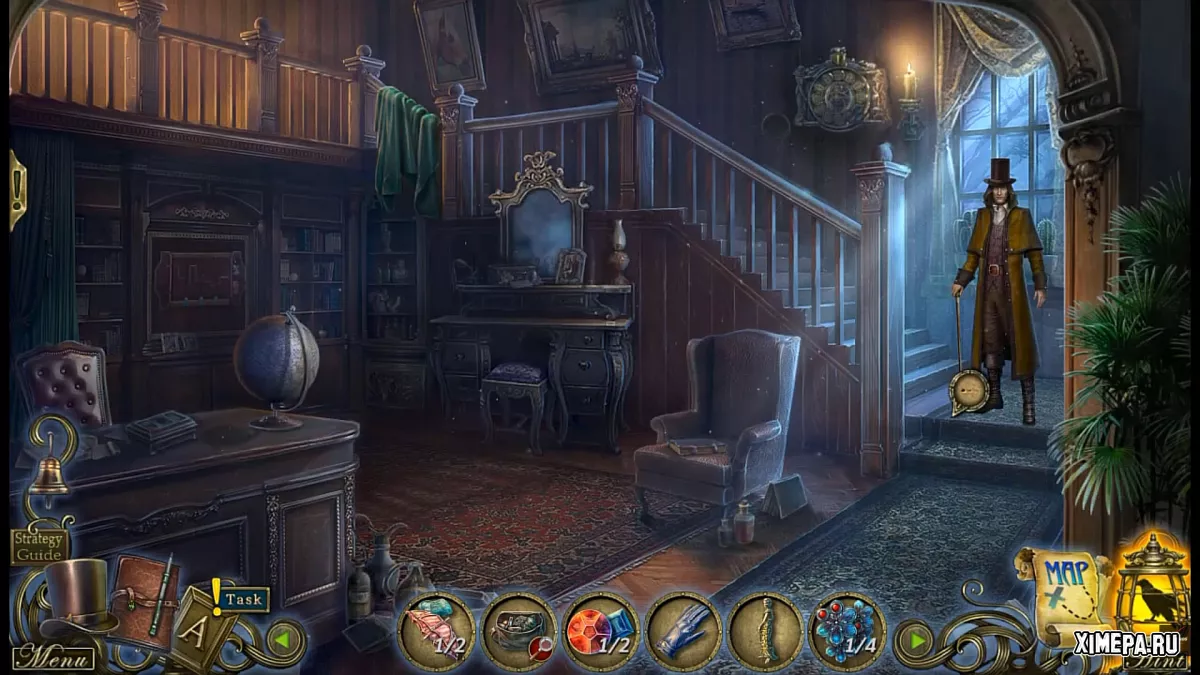This screenshot has height=675, width=1200.
Task: Select the pink feather inventory item
Action: coord(437,631)
